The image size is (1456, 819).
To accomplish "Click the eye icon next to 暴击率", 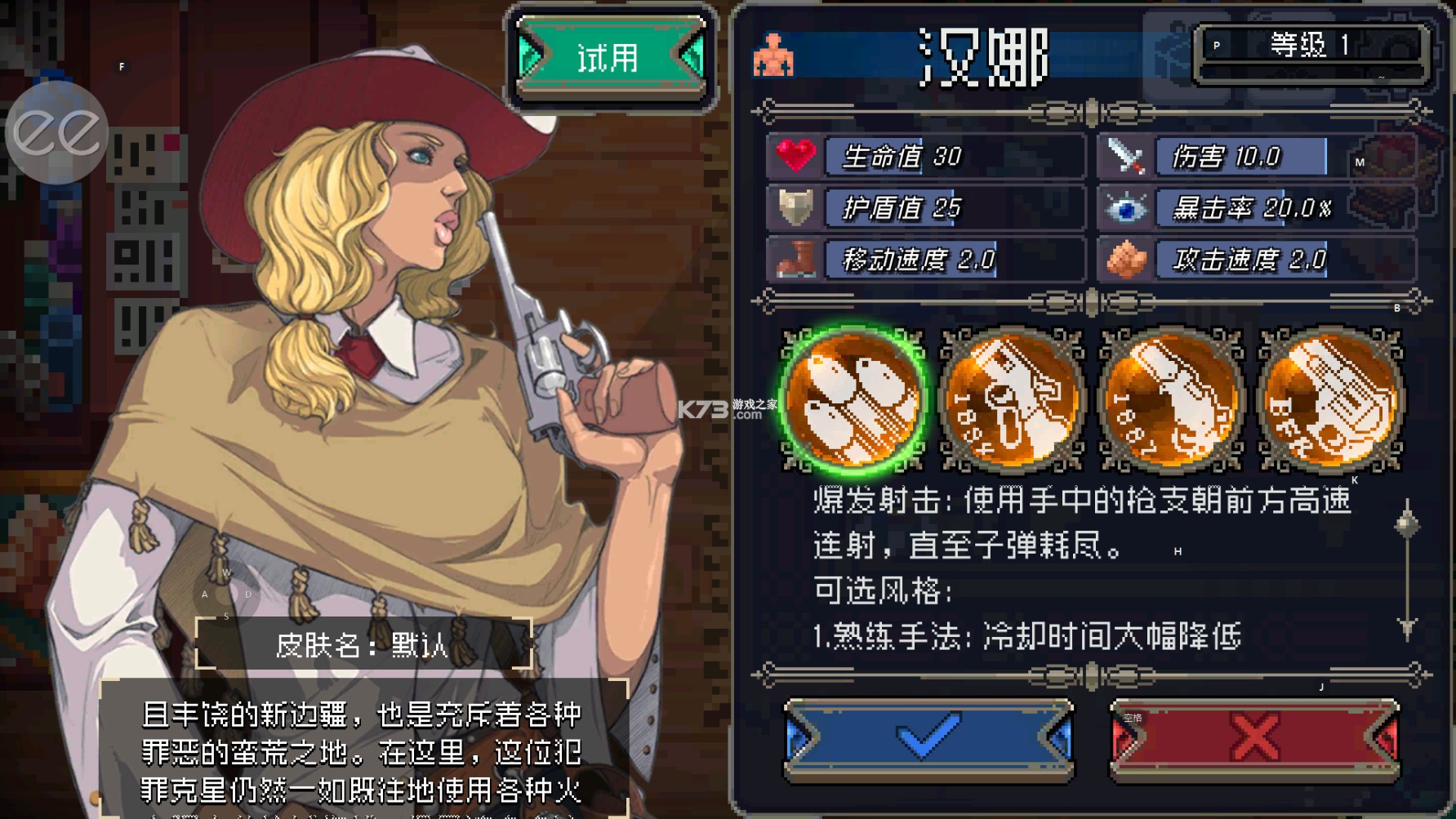I will pos(1126,208).
